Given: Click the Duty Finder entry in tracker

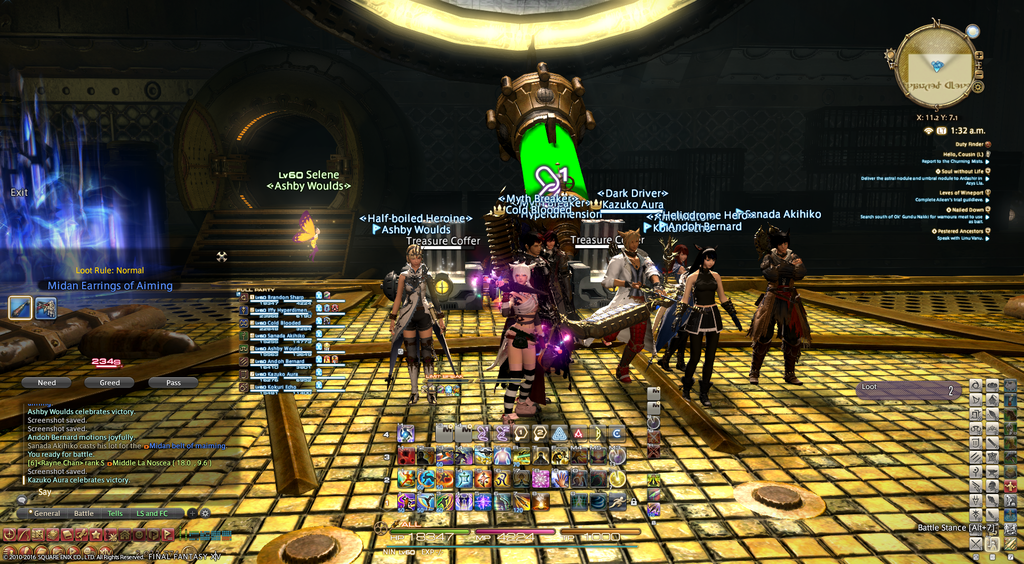Looking at the screenshot, I should coord(960,144).
